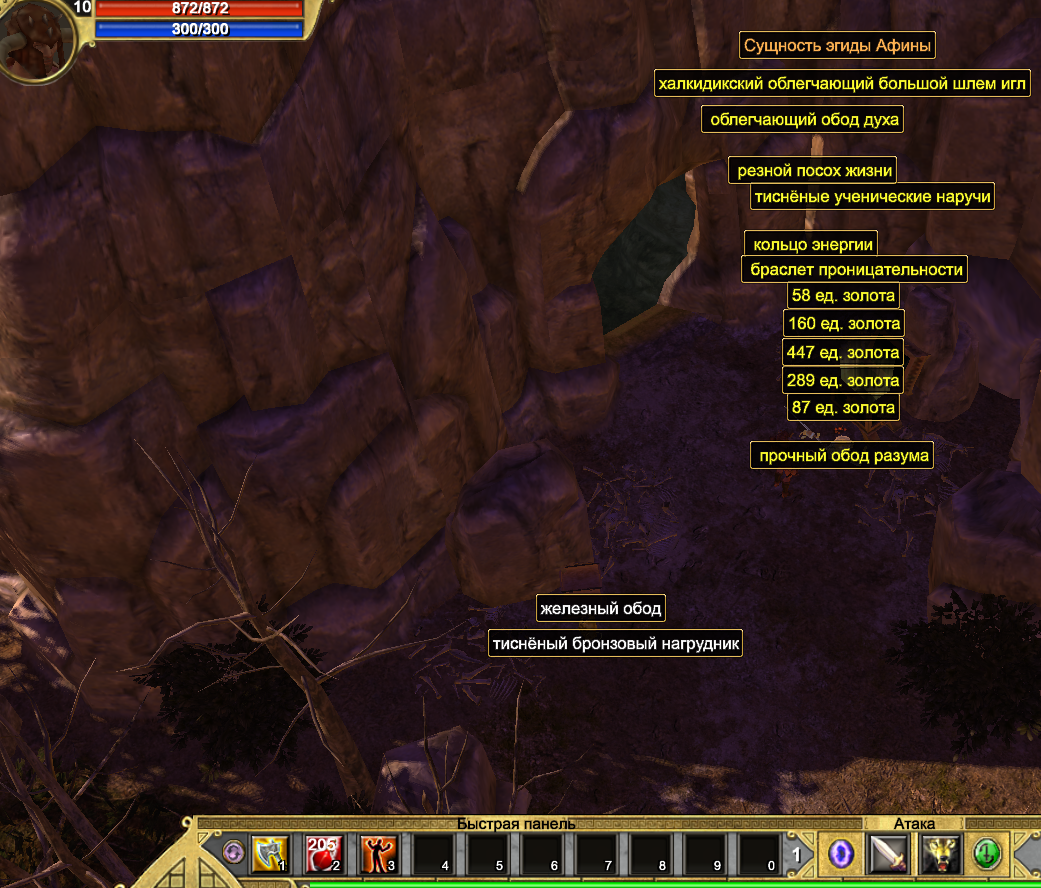Pick up кольцо энергии label
The height and width of the screenshot is (888, 1041).
pyautogui.click(x=813, y=244)
